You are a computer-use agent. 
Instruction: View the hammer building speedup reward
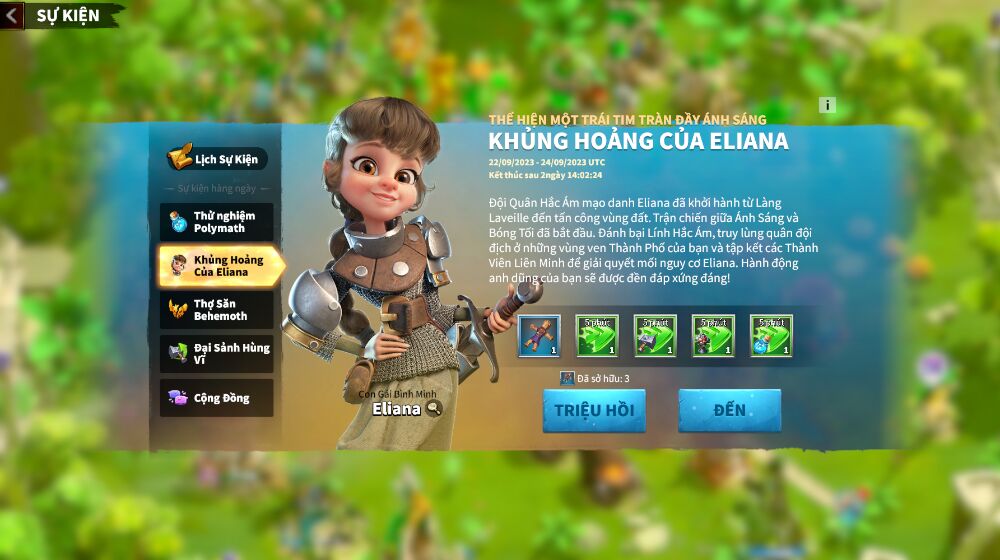click(655, 336)
